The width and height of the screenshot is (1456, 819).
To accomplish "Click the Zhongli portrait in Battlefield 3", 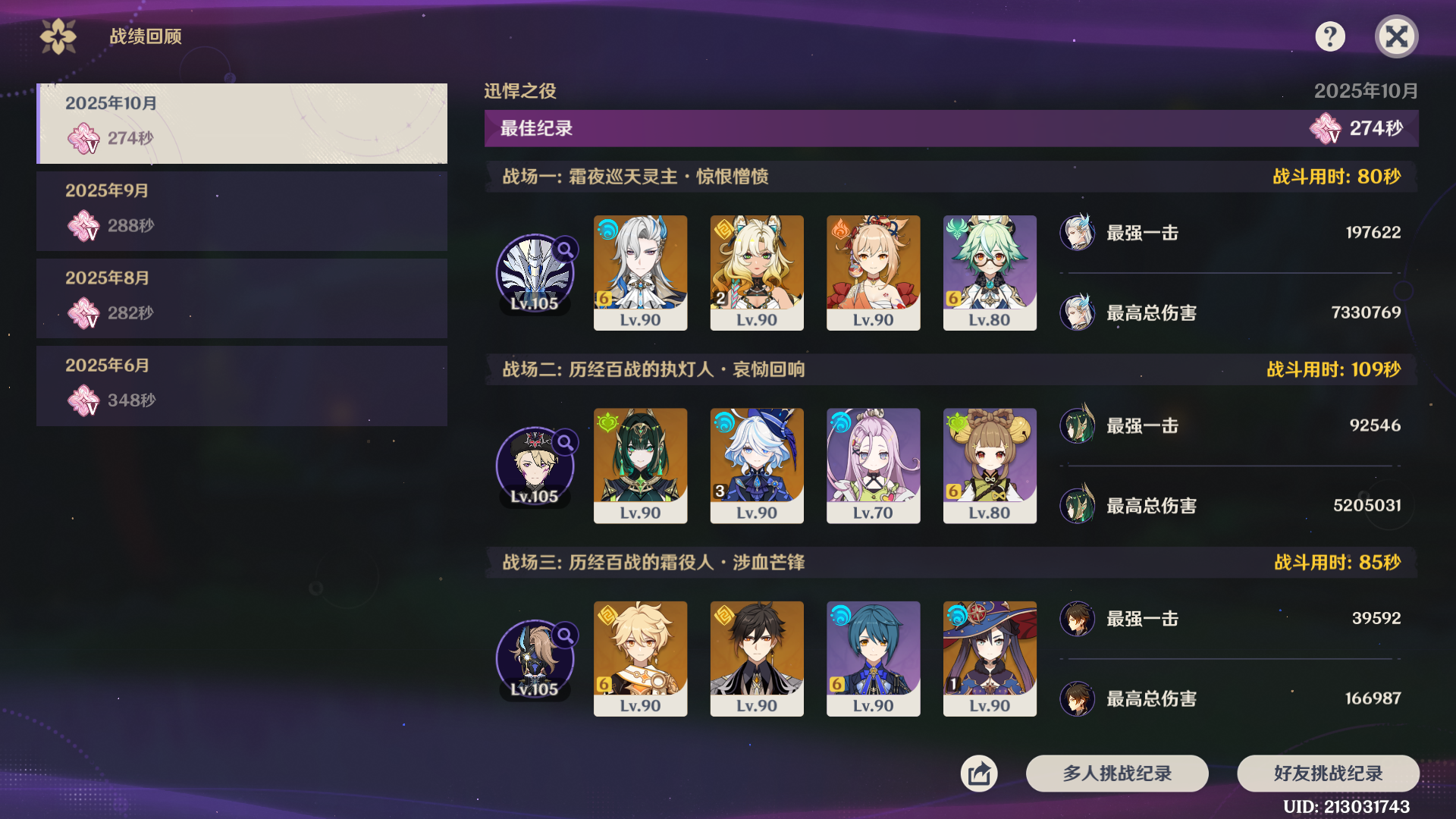I will tap(757, 658).
